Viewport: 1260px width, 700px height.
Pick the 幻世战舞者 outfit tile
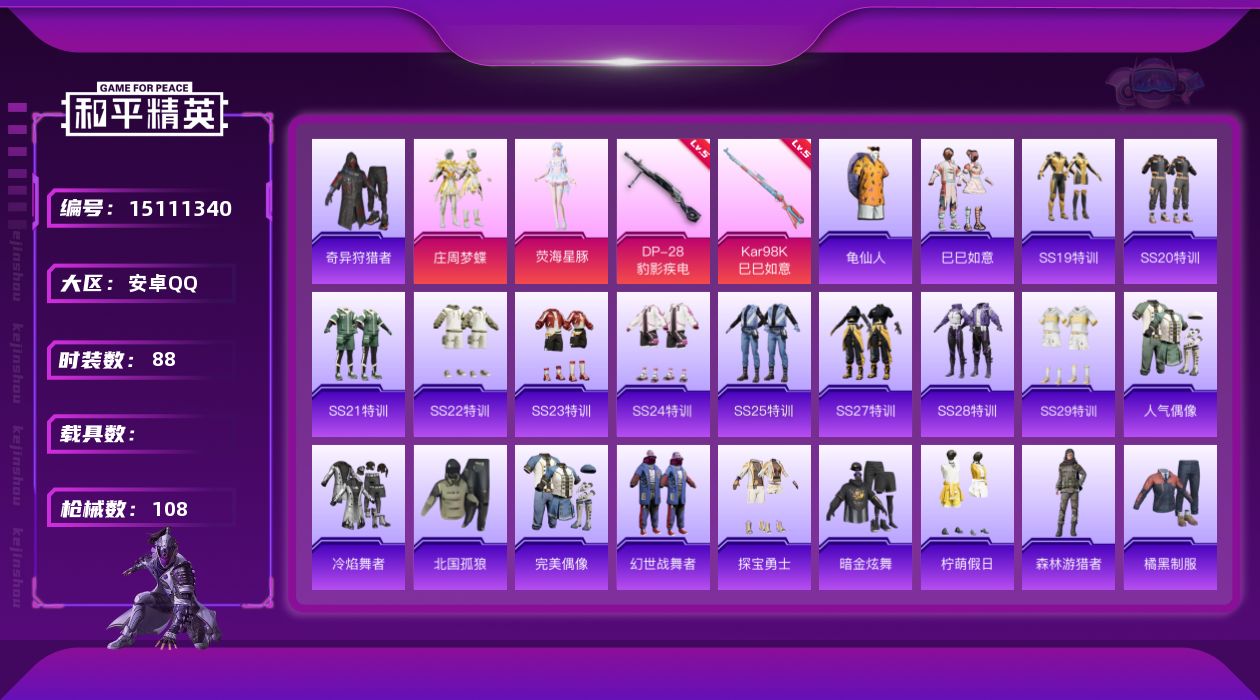coord(663,517)
